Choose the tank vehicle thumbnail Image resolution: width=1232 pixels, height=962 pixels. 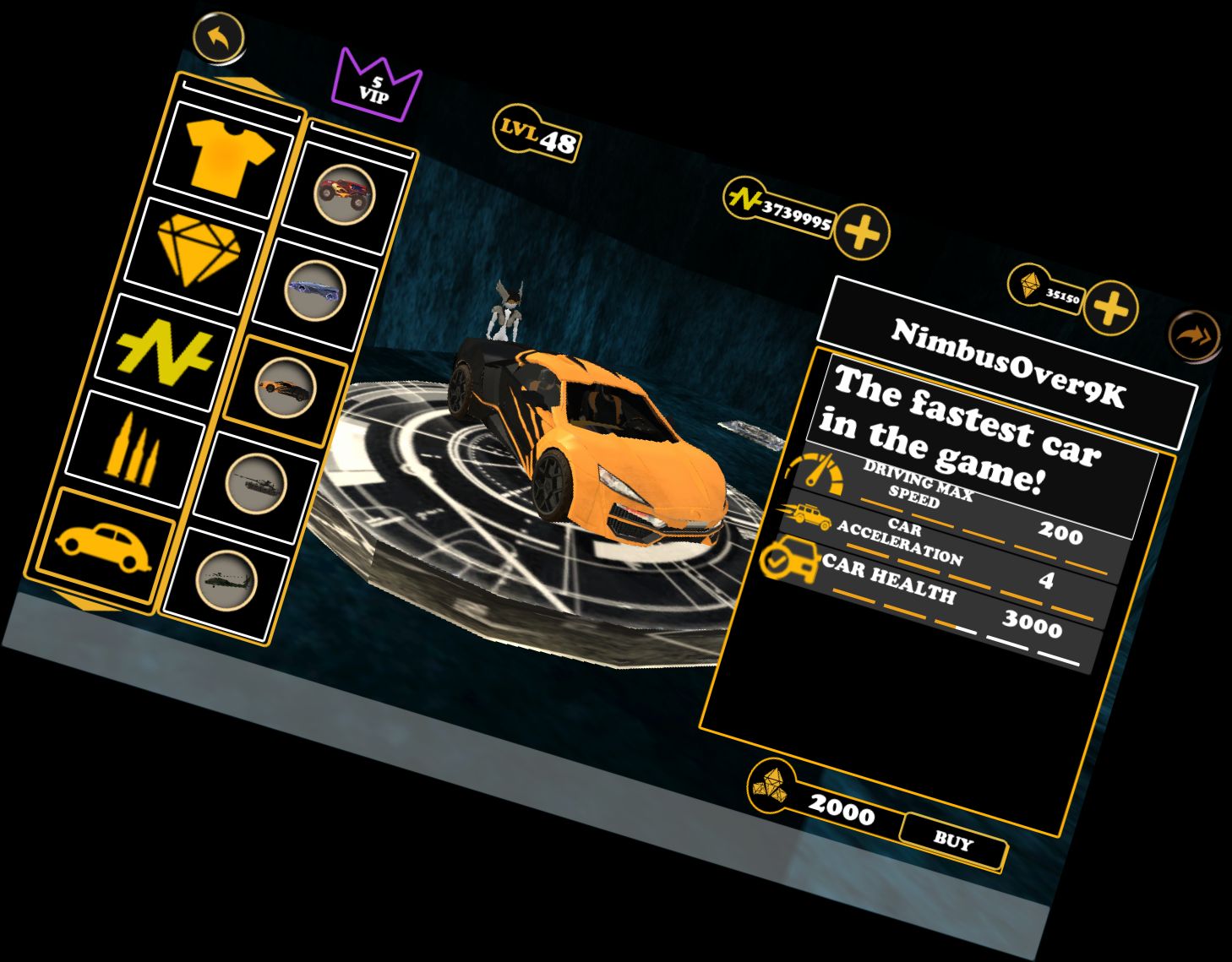click(256, 484)
